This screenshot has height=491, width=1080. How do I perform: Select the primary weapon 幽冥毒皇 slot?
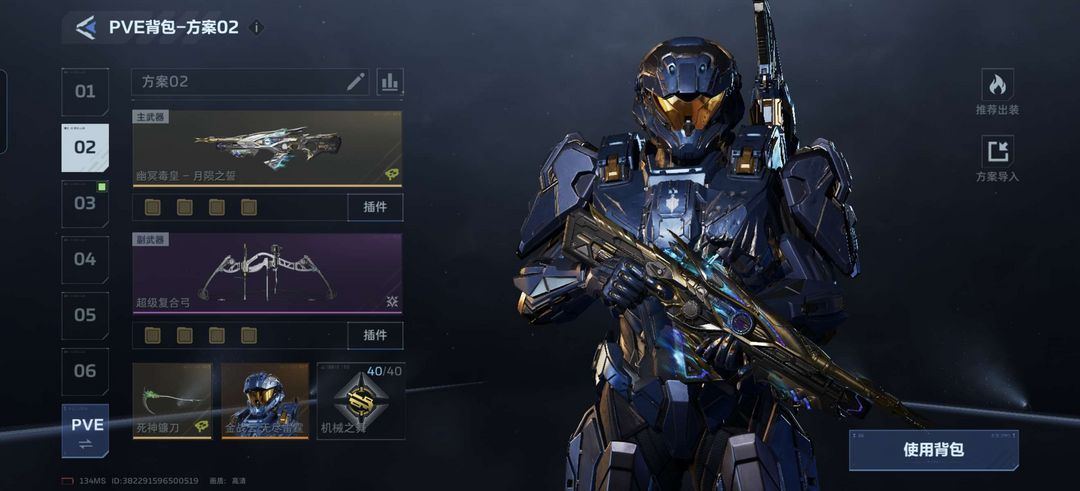coord(267,148)
